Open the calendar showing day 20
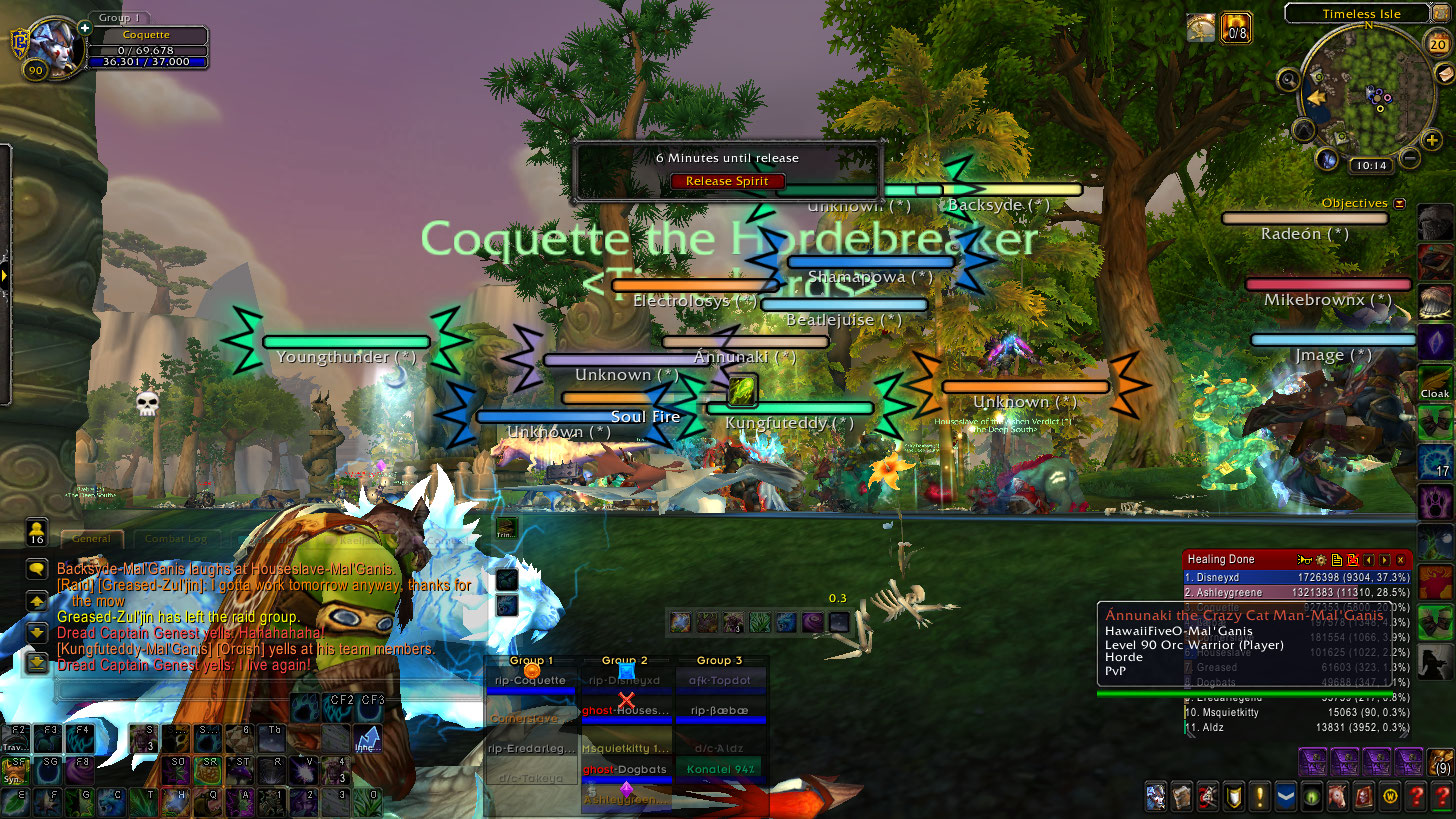Viewport: 1456px width, 819px height. click(x=1436, y=44)
